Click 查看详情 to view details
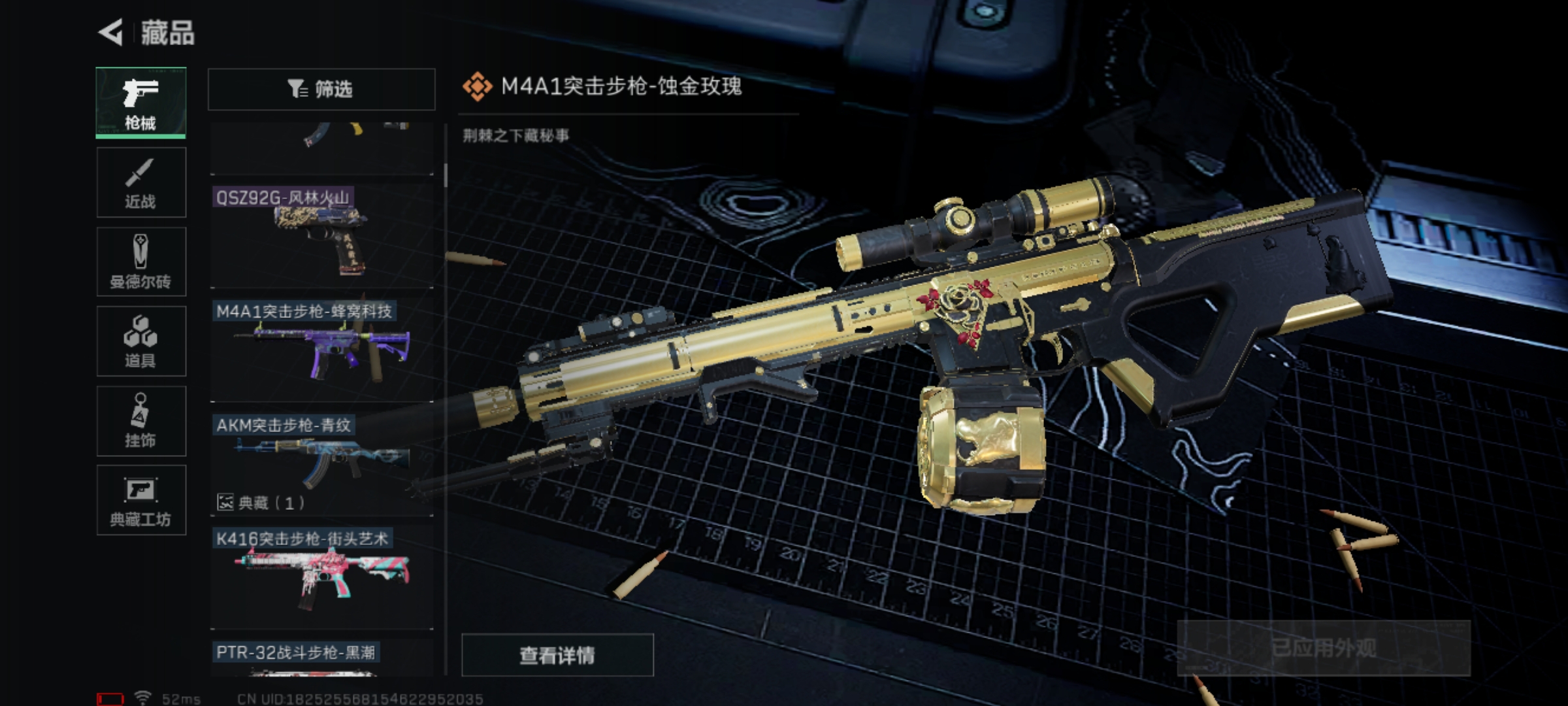Image resolution: width=1568 pixels, height=706 pixels. tap(557, 655)
